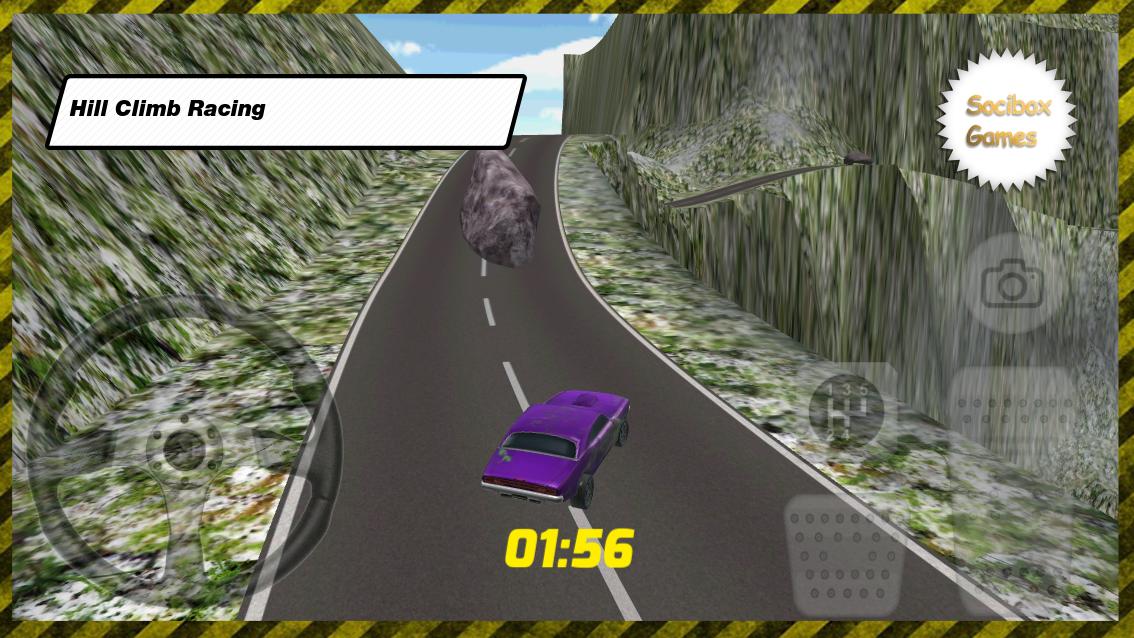The width and height of the screenshot is (1134, 638).
Task: Switch the camera view with the camera button
Action: pyautogui.click(x=1012, y=285)
